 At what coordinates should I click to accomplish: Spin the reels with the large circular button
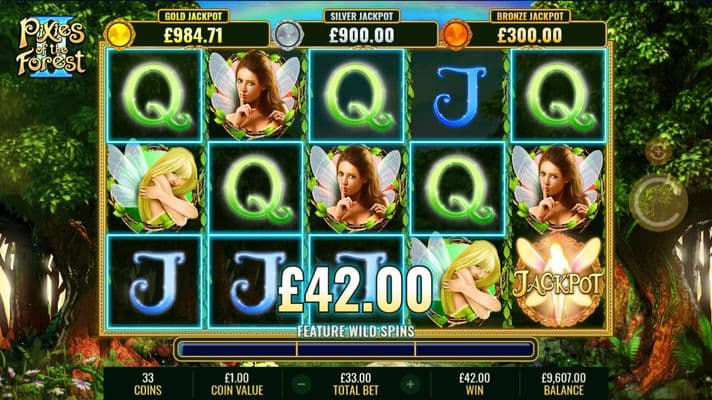659,201
